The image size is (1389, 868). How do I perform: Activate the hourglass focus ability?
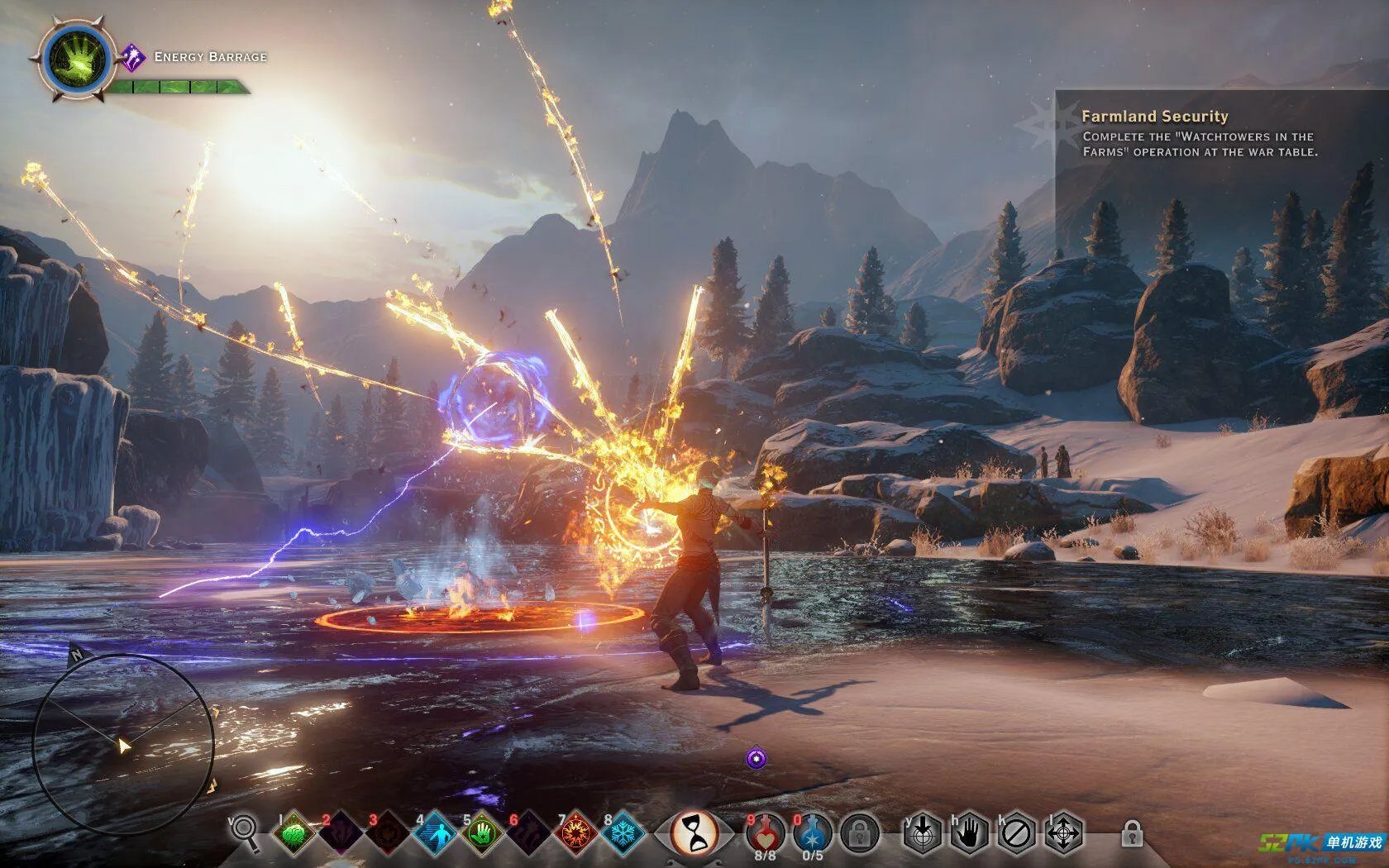pos(694,832)
